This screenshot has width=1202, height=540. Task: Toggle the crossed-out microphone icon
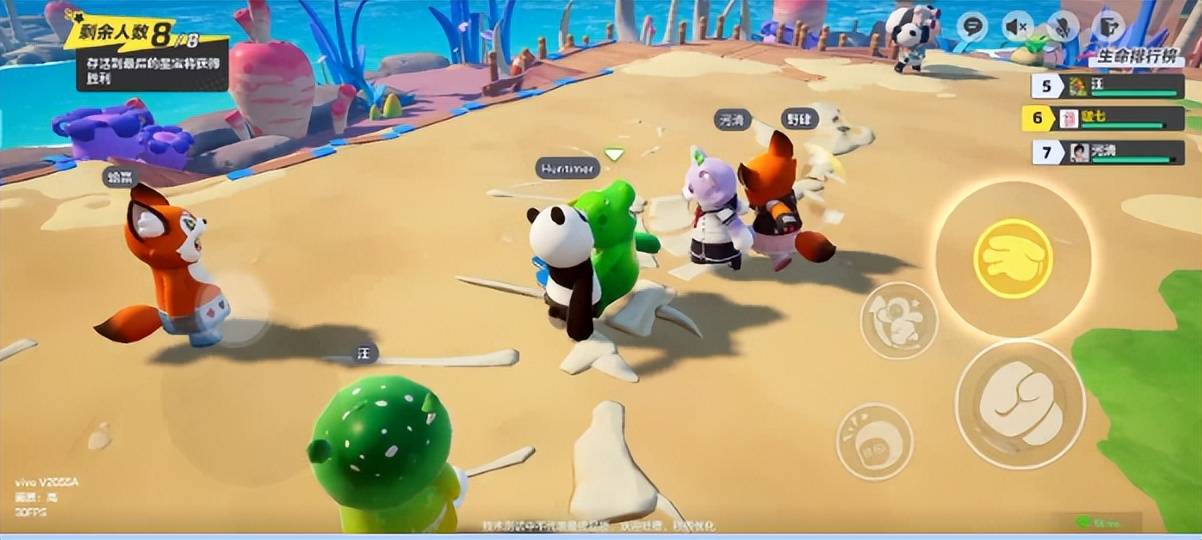tap(1063, 26)
